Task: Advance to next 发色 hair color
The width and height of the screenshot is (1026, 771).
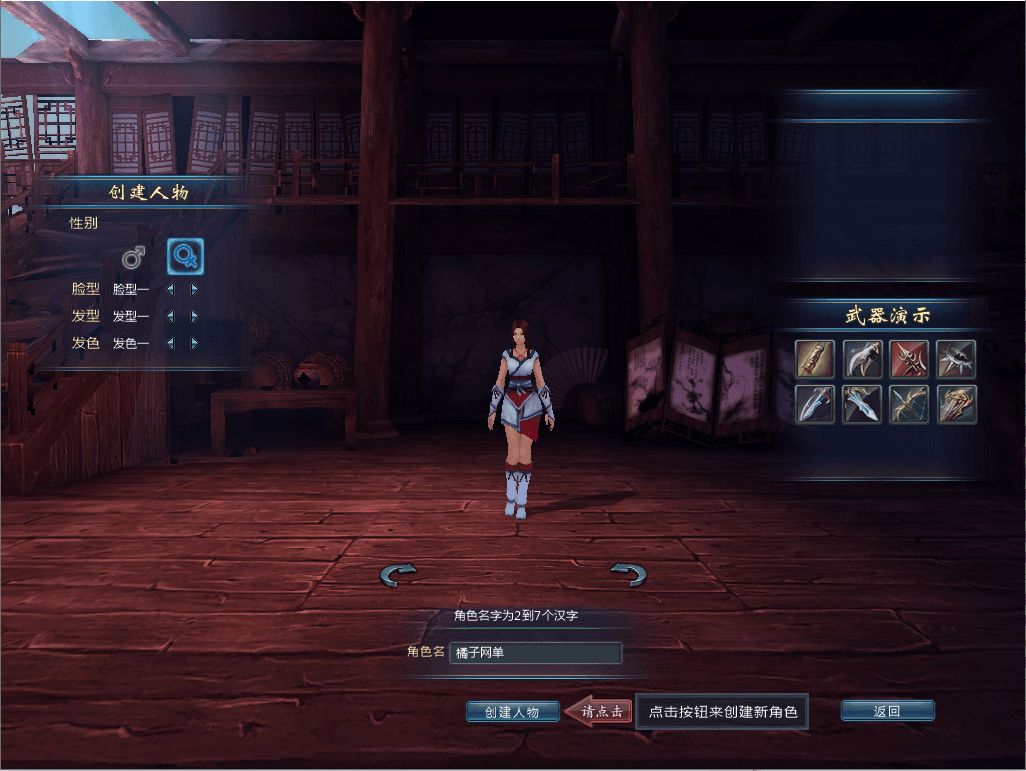Action: tap(194, 344)
